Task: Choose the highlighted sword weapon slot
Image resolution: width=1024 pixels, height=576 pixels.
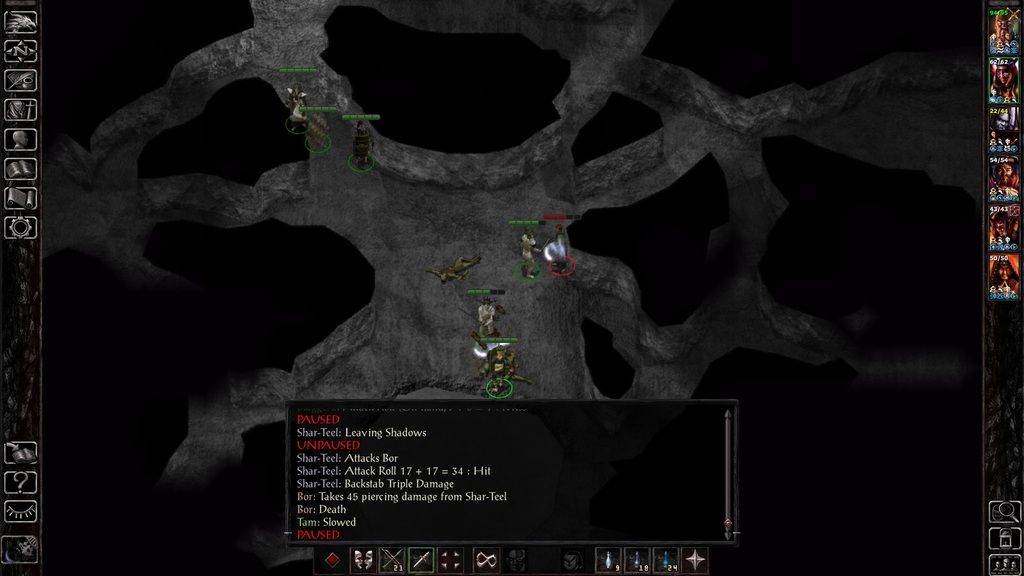Action: [x=421, y=561]
